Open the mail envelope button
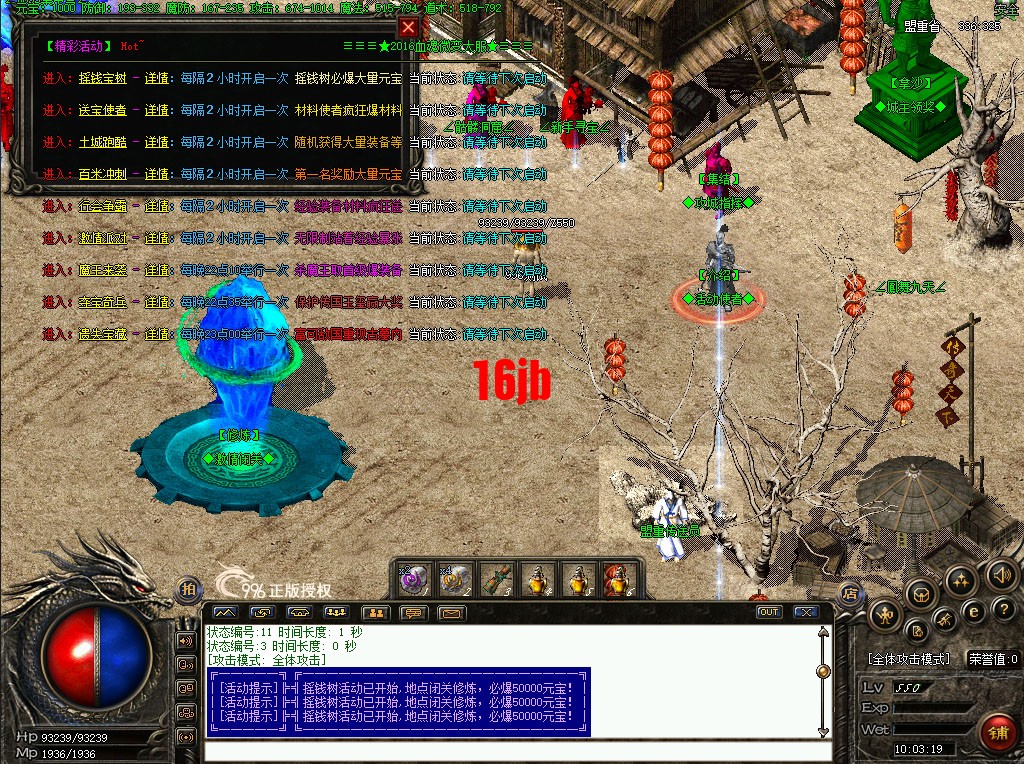This screenshot has width=1024, height=764. 452,612
